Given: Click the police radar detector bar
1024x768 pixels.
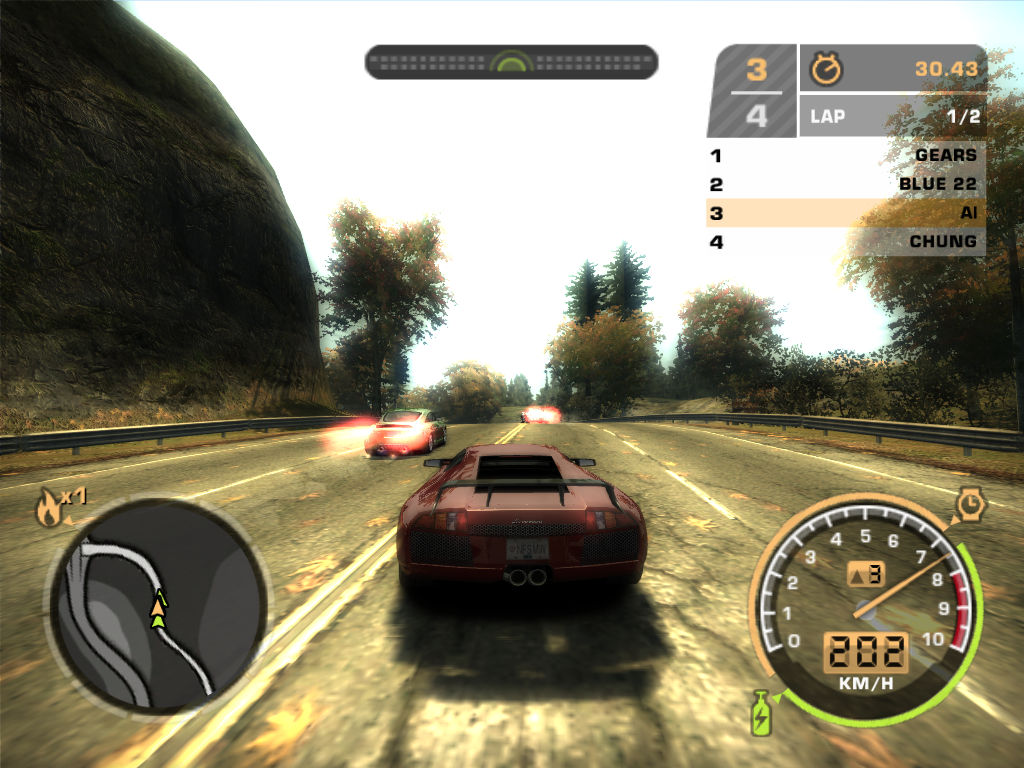Looking at the screenshot, I should tap(511, 62).
